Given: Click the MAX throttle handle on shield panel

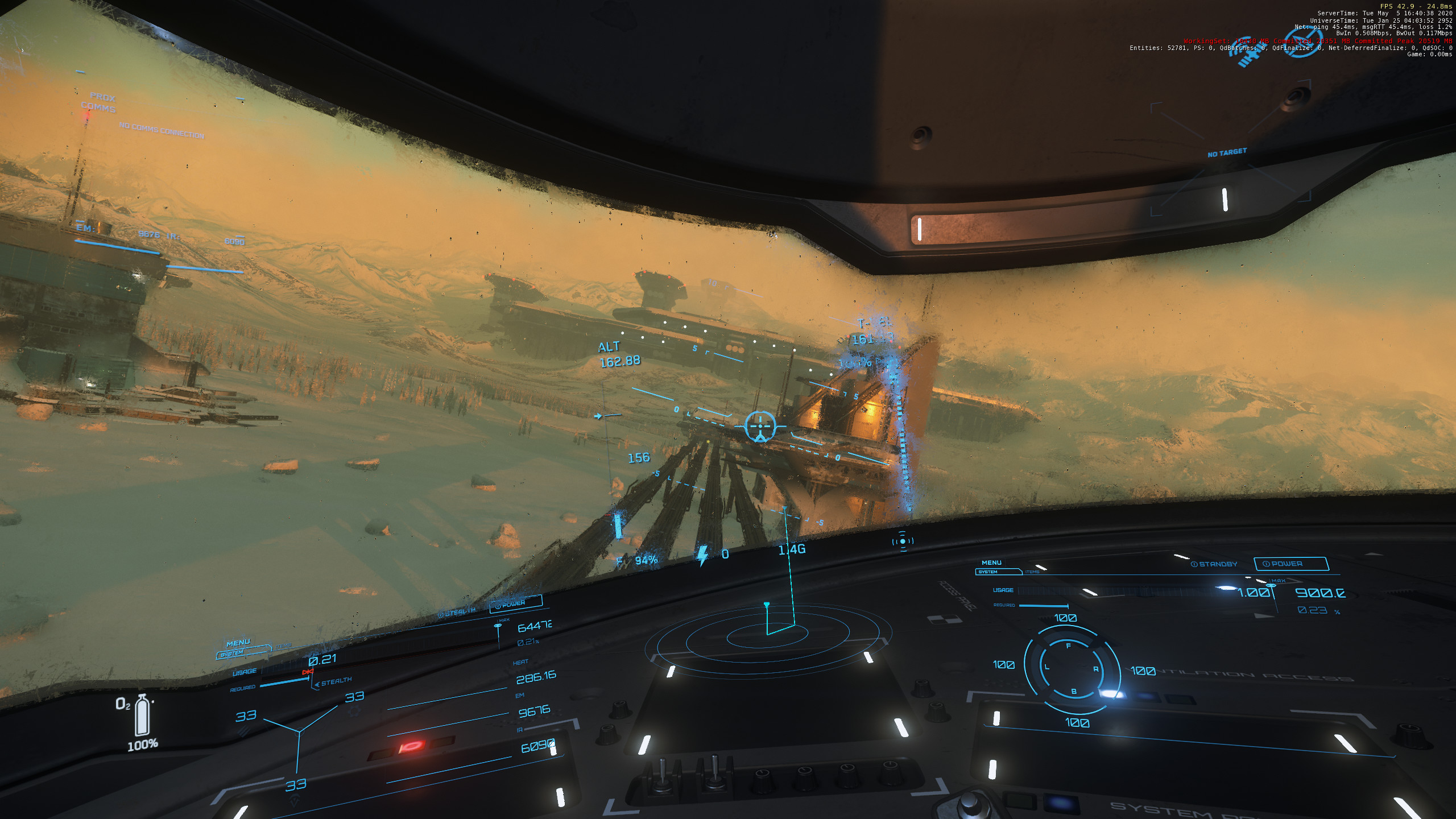Looking at the screenshot, I should click(x=1271, y=585).
